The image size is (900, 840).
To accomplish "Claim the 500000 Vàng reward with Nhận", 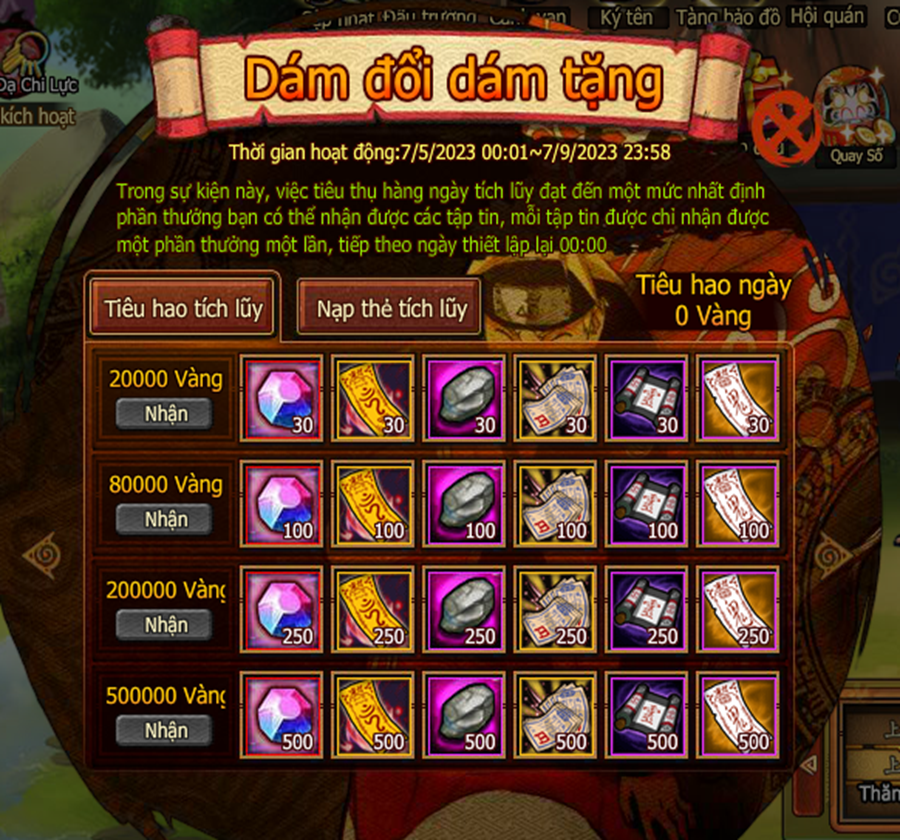I will (165, 730).
